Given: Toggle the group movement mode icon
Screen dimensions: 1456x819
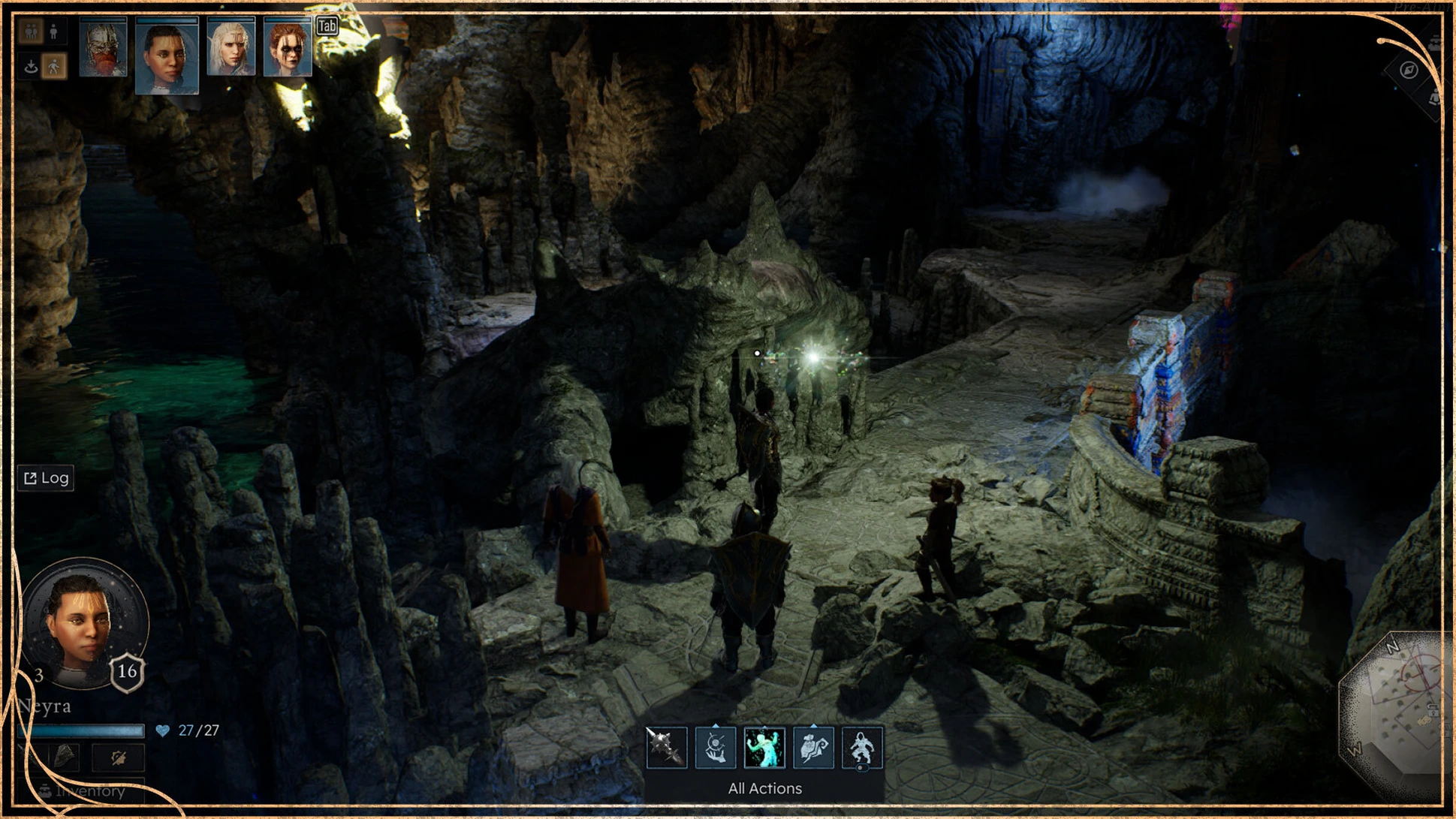Looking at the screenshot, I should point(32,32).
